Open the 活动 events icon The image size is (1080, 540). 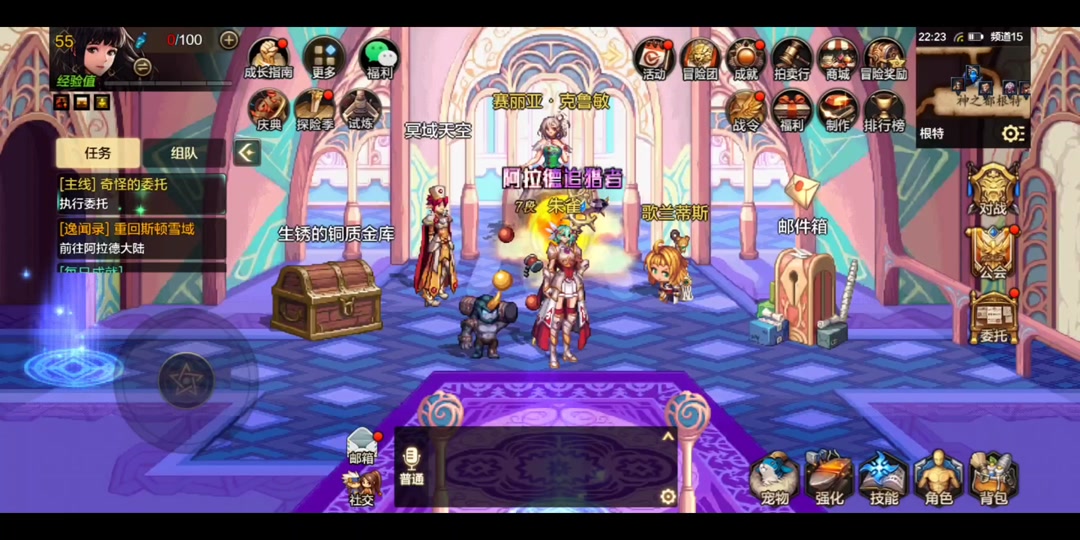click(654, 57)
